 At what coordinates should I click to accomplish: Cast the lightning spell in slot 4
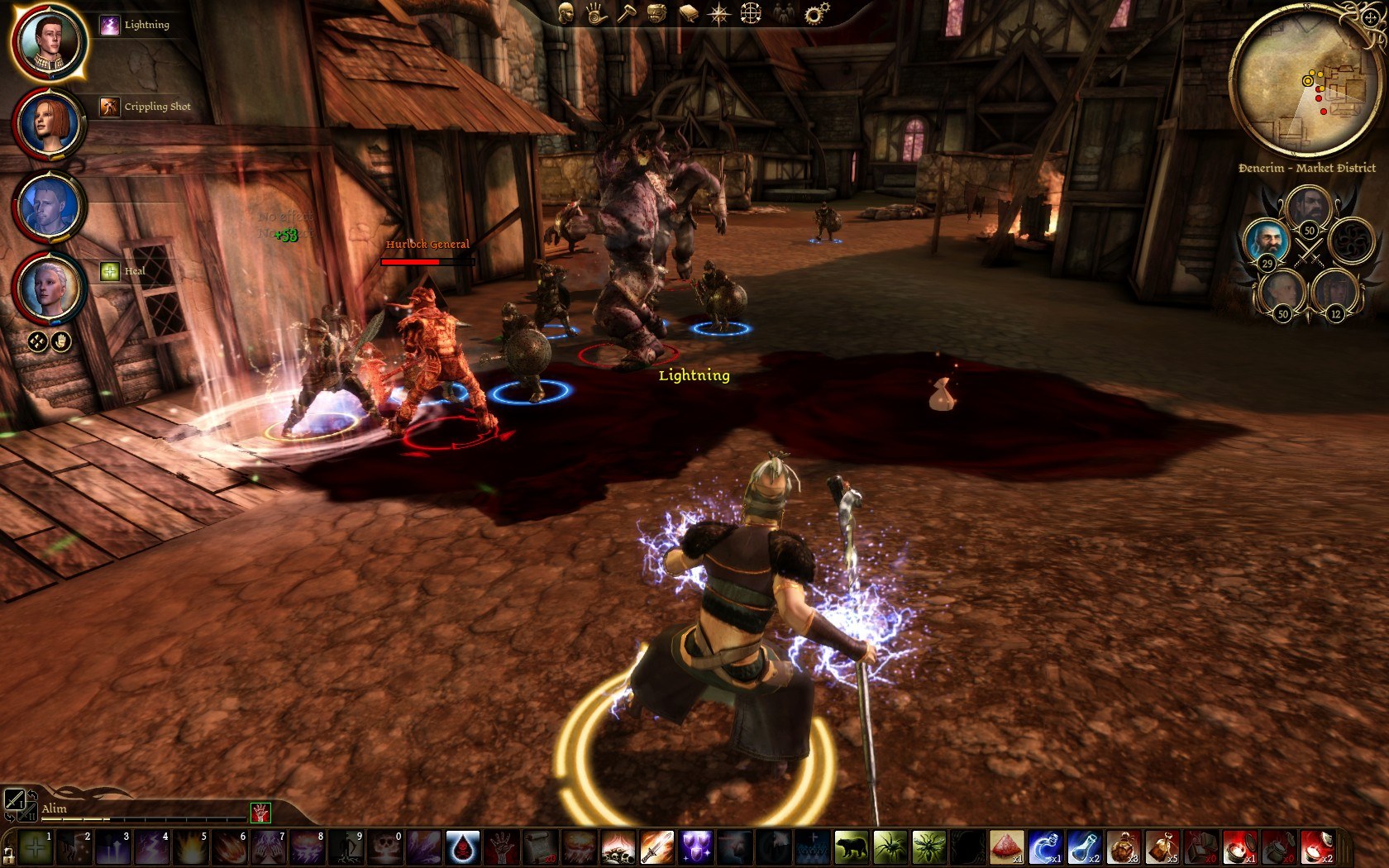click(x=150, y=847)
